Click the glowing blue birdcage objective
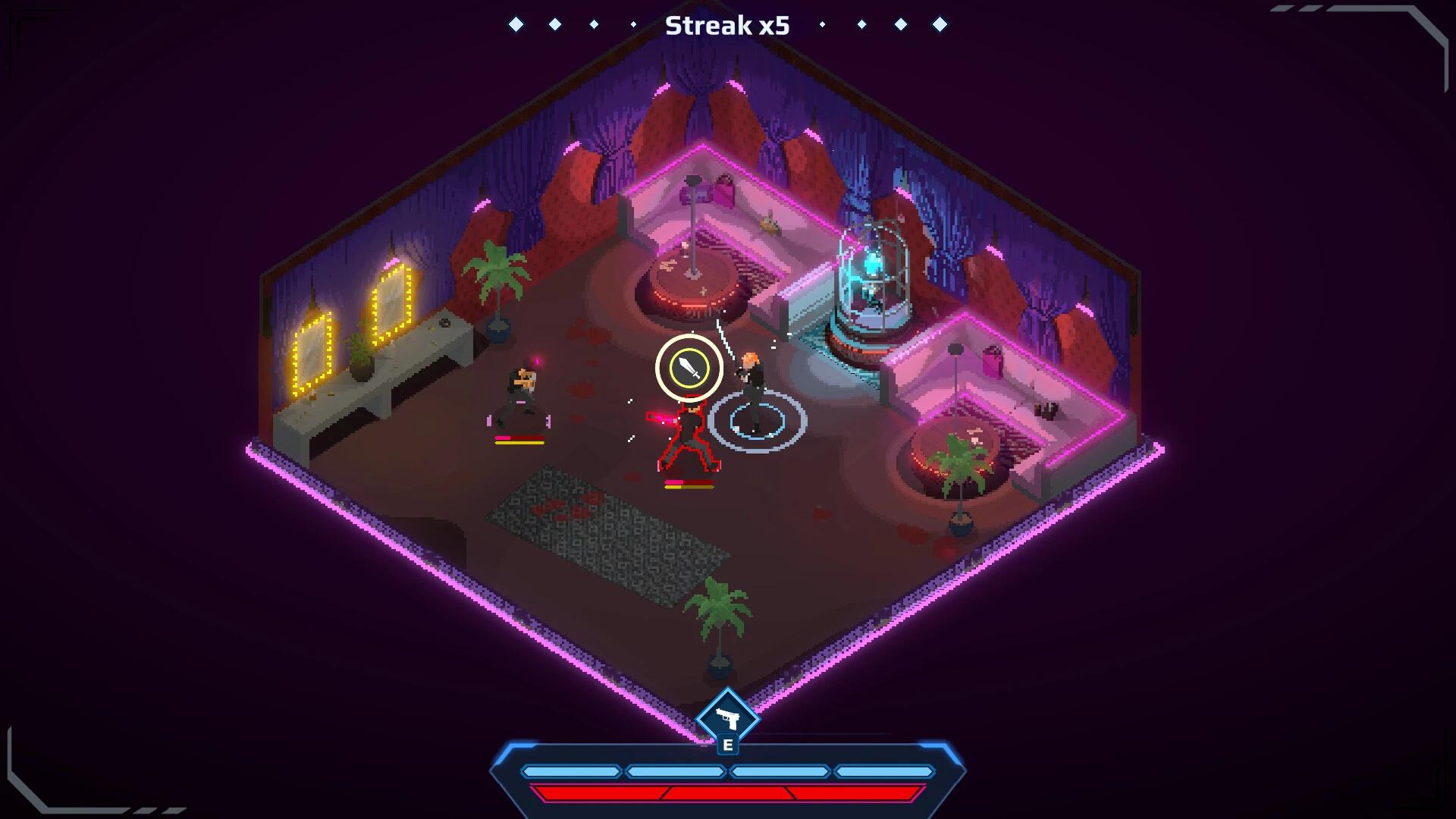 [872, 273]
